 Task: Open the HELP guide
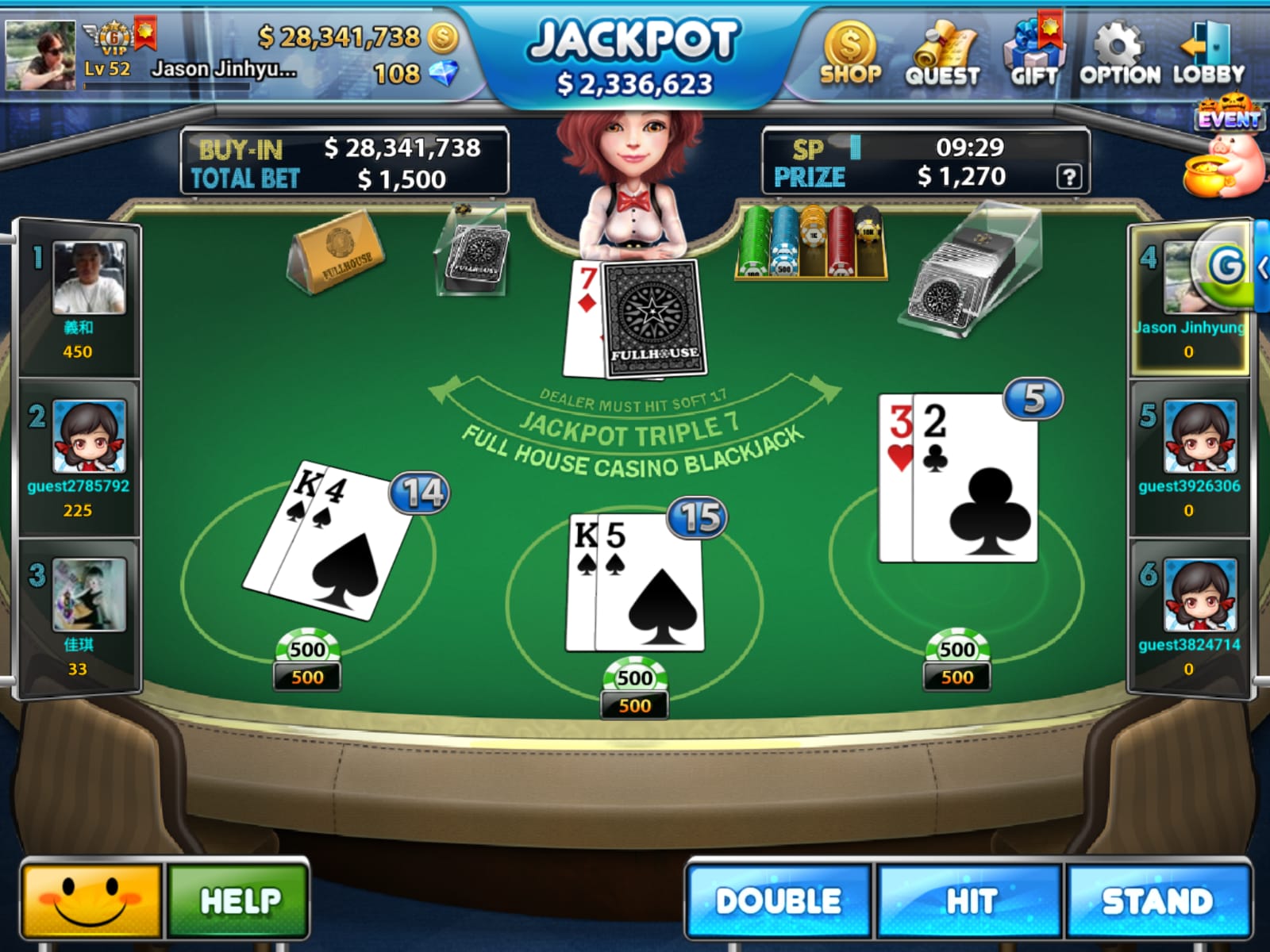239,901
